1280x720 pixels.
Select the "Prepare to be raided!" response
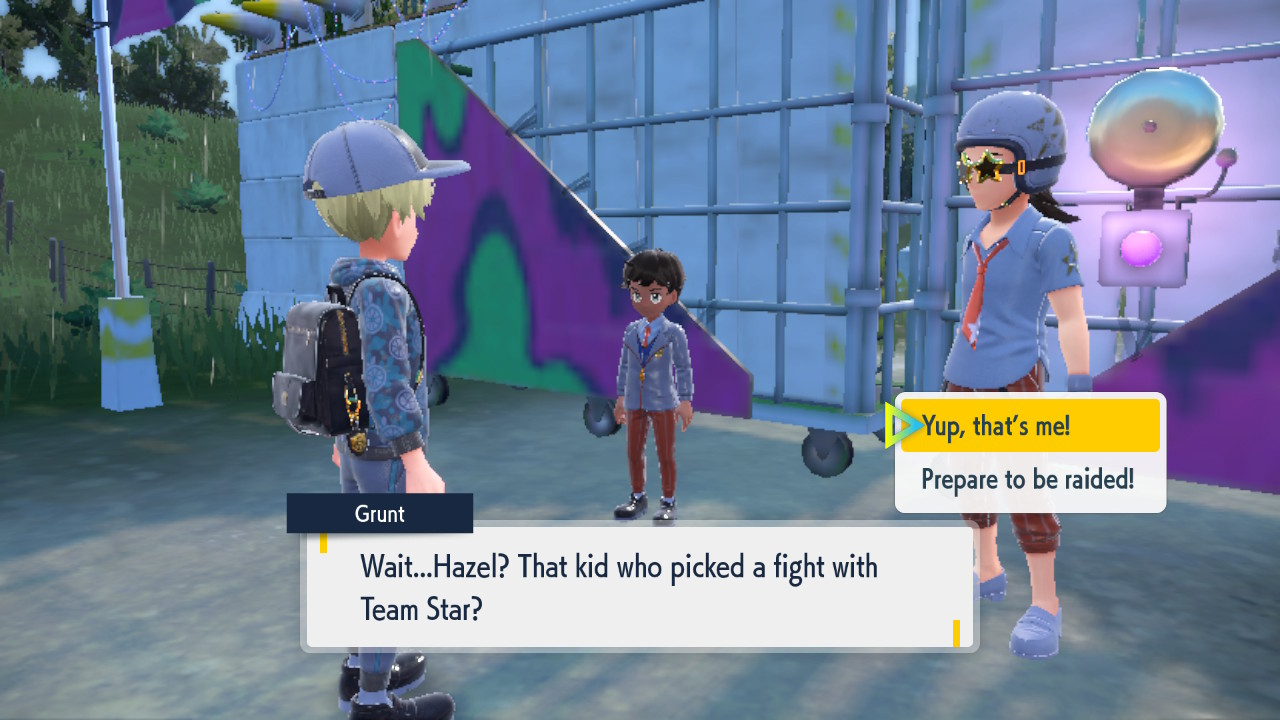(1028, 479)
